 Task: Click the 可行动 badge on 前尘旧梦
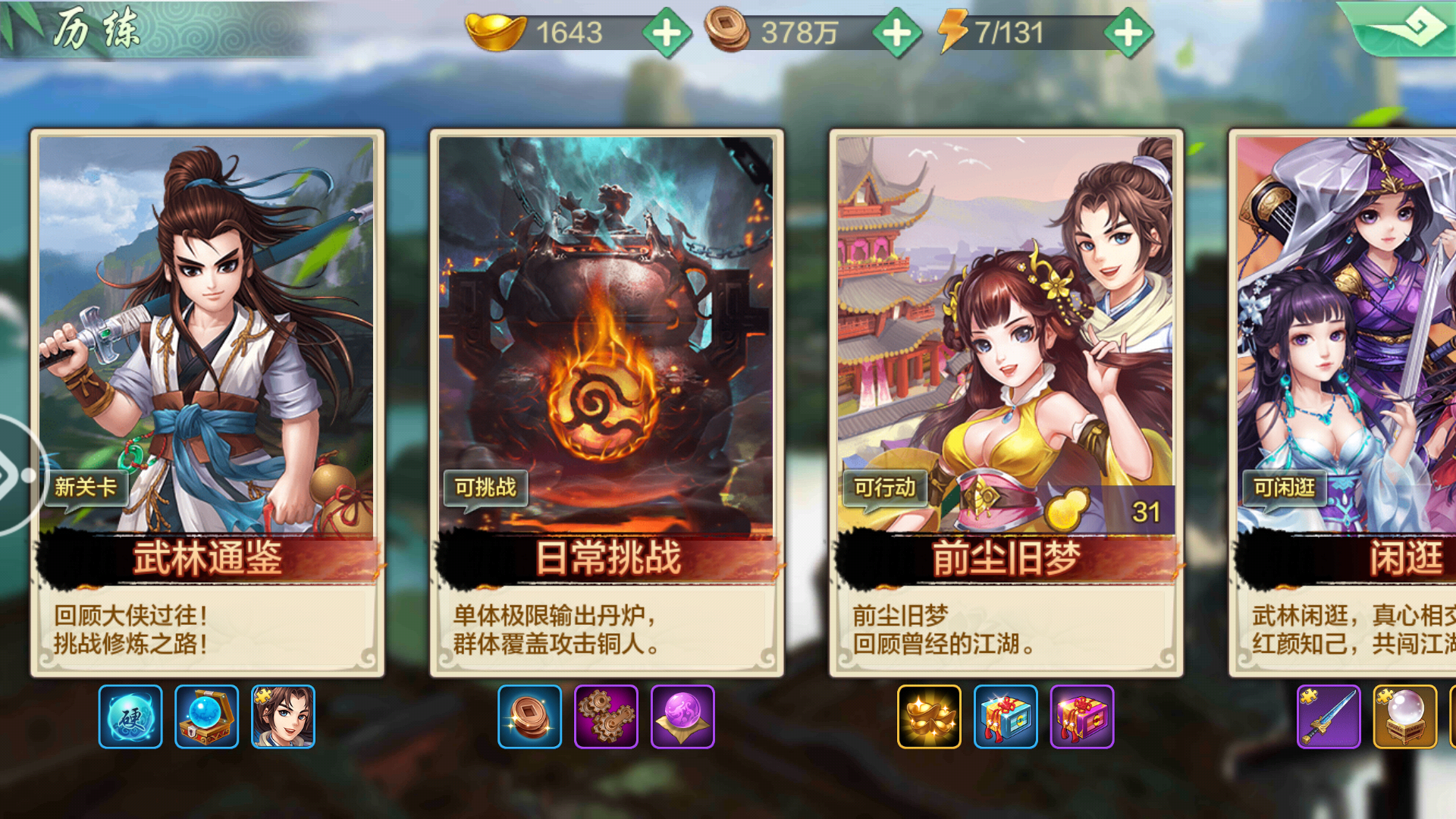pos(884,490)
